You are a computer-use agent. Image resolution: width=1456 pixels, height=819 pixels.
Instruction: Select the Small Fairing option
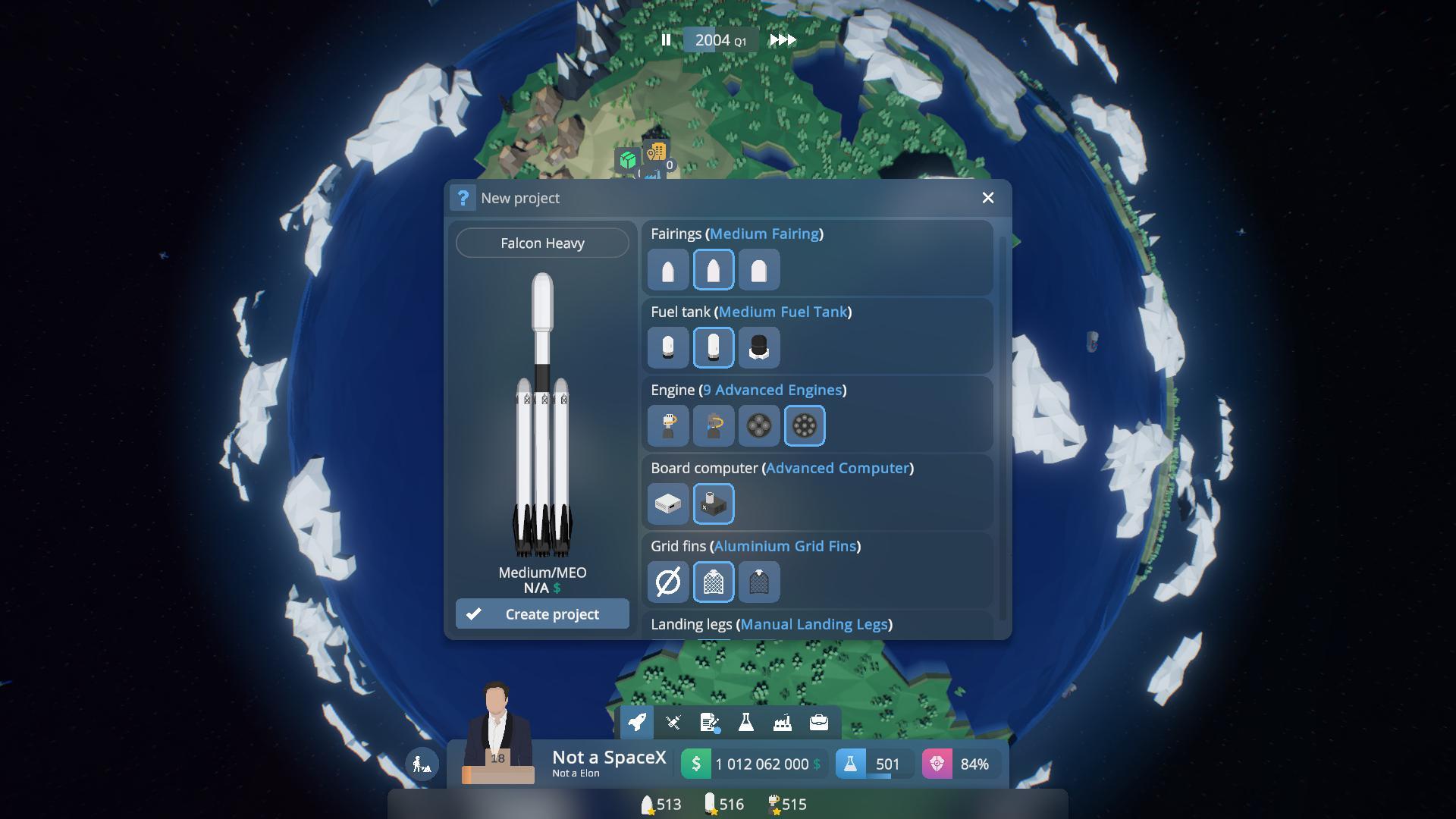[x=667, y=269]
